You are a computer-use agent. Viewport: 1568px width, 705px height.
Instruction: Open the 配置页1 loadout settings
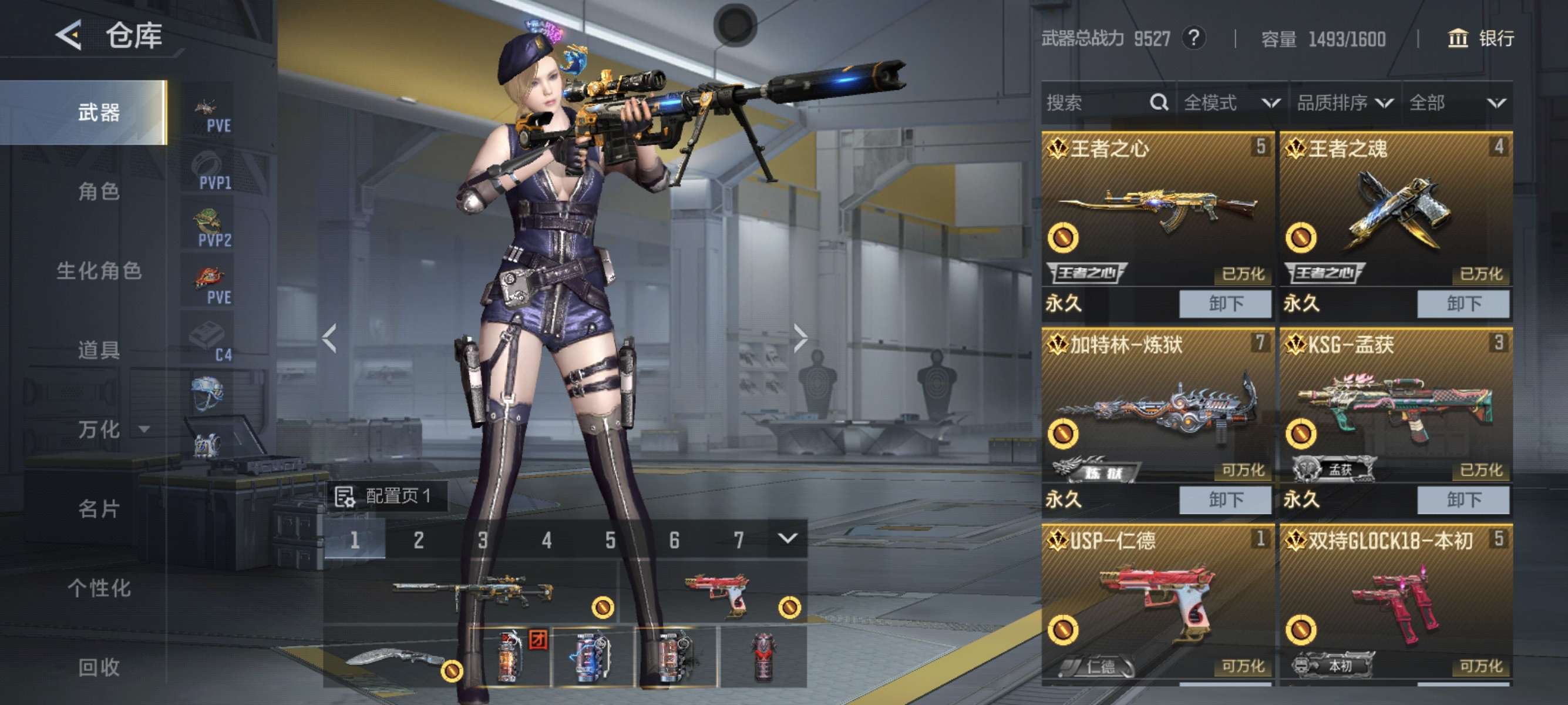(x=385, y=496)
